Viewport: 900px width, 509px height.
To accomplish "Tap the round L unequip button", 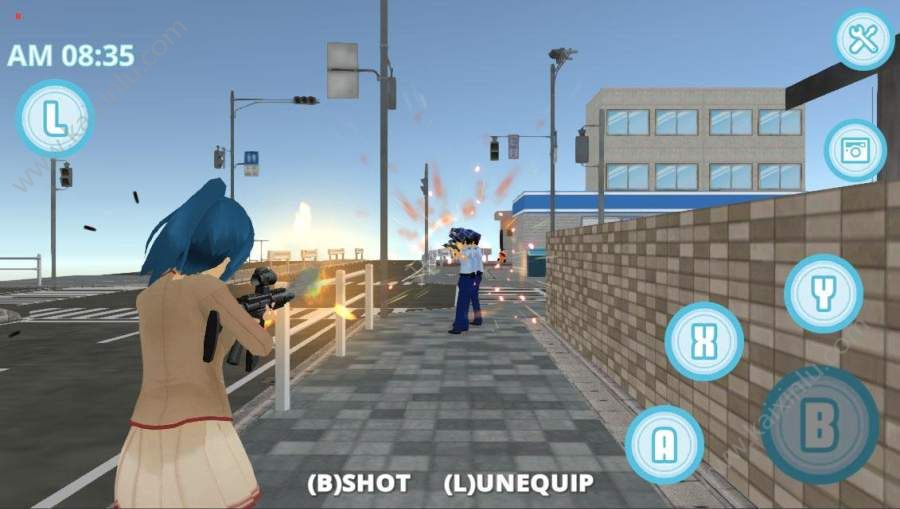I will coord(55,119).
